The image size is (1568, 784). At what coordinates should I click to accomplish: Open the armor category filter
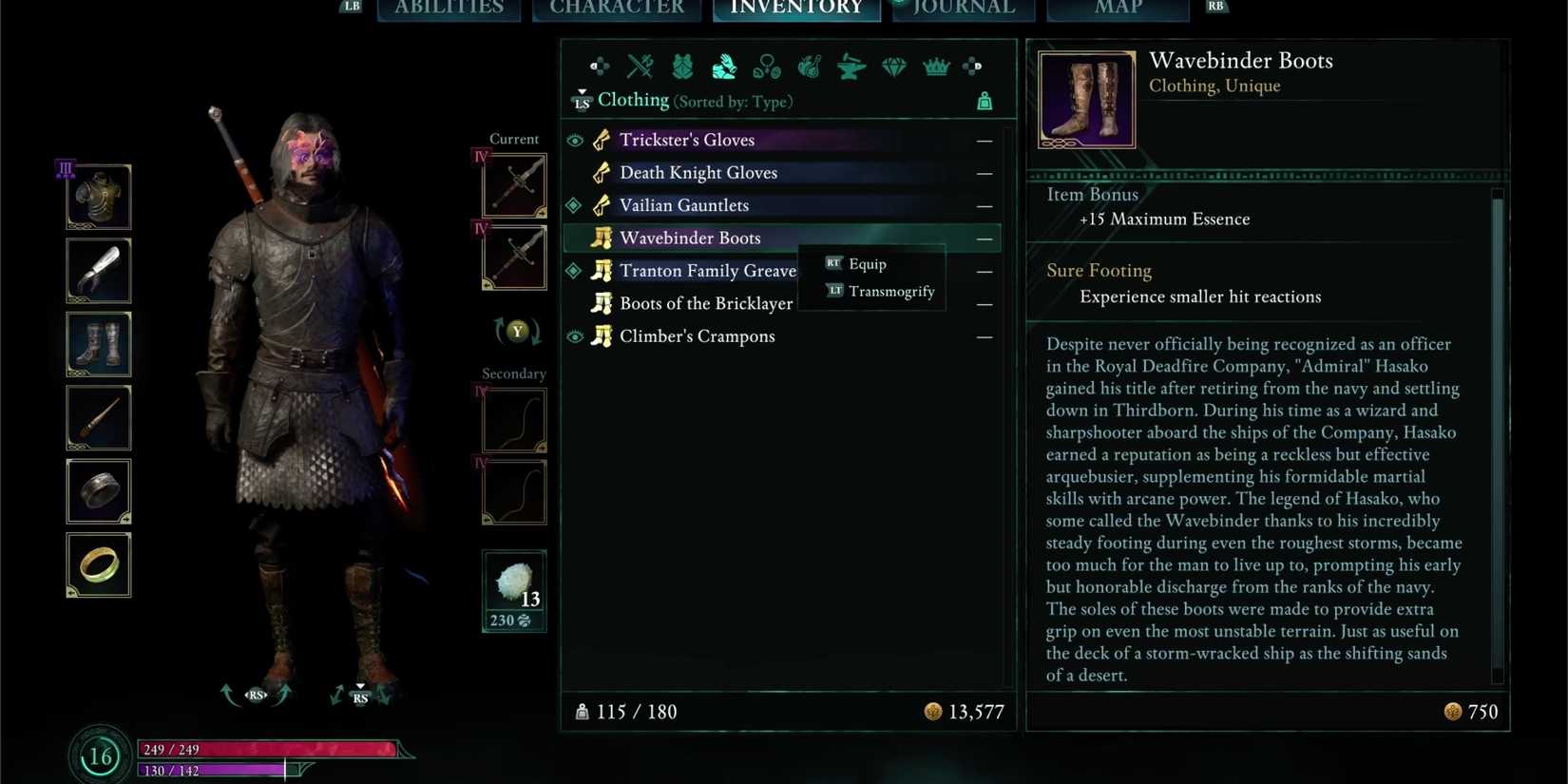(680, 67)
